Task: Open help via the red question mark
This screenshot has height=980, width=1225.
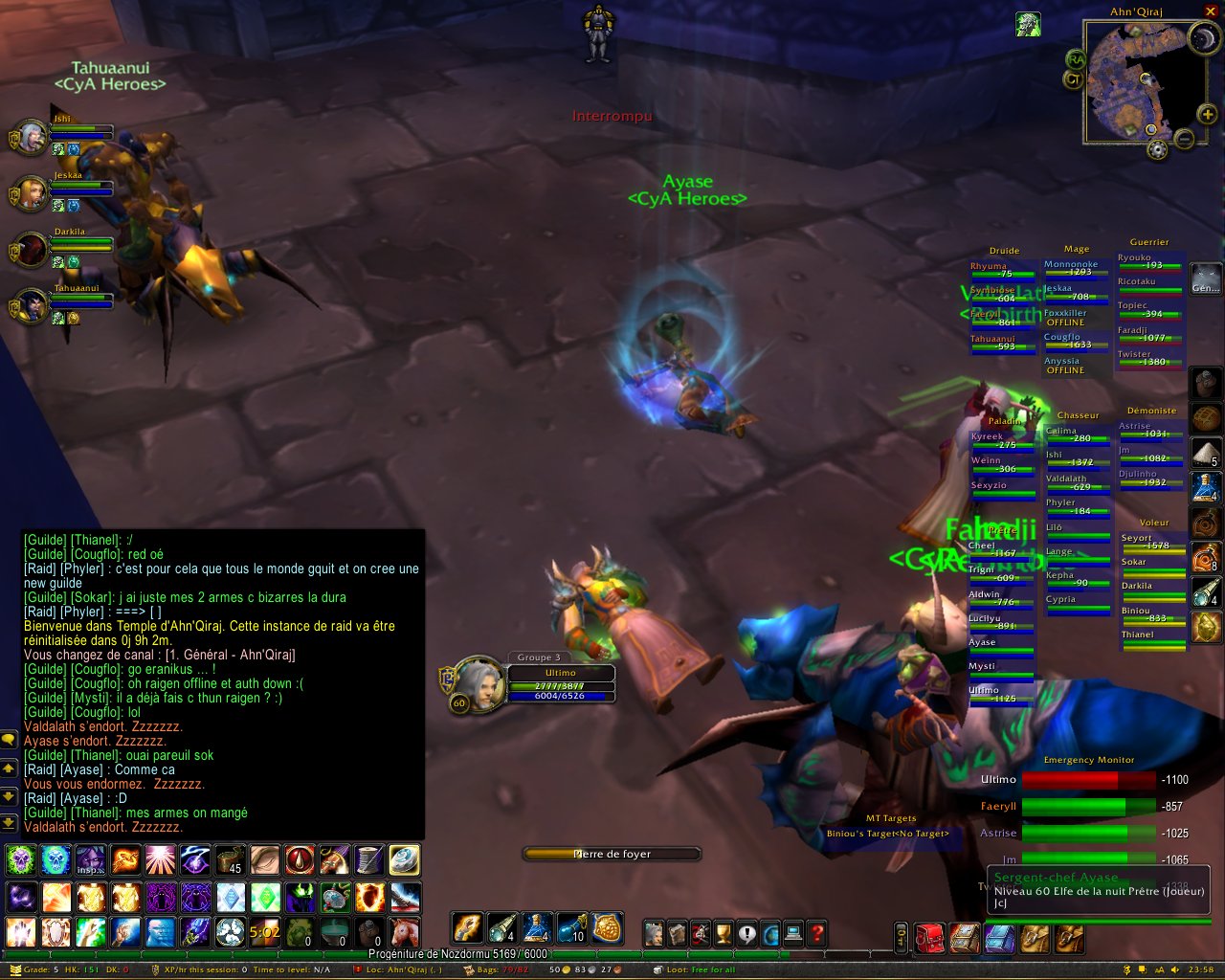Action: pyautogui.click(x=817, y=933)
